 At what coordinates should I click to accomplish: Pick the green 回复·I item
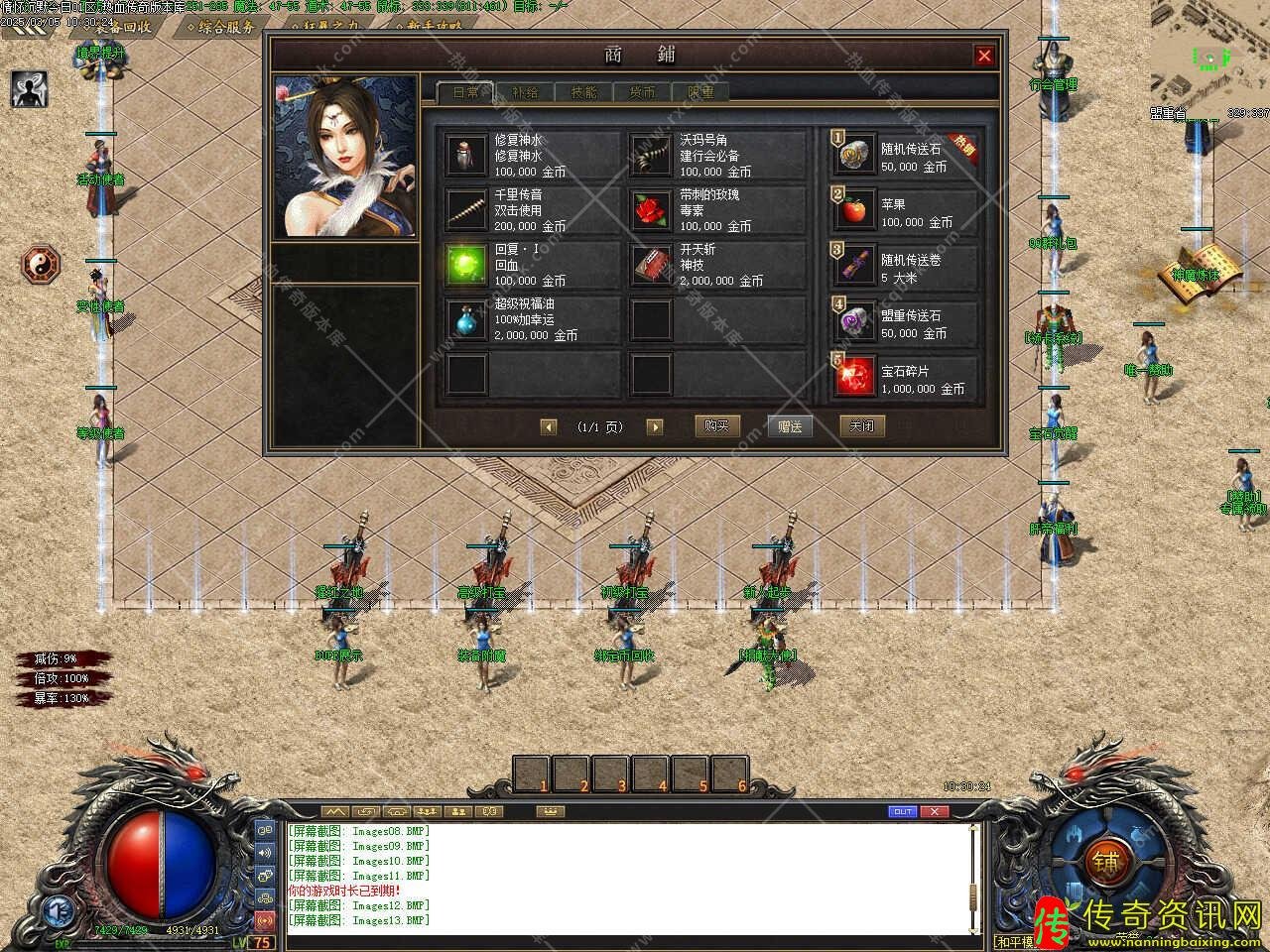pos(465,265)
